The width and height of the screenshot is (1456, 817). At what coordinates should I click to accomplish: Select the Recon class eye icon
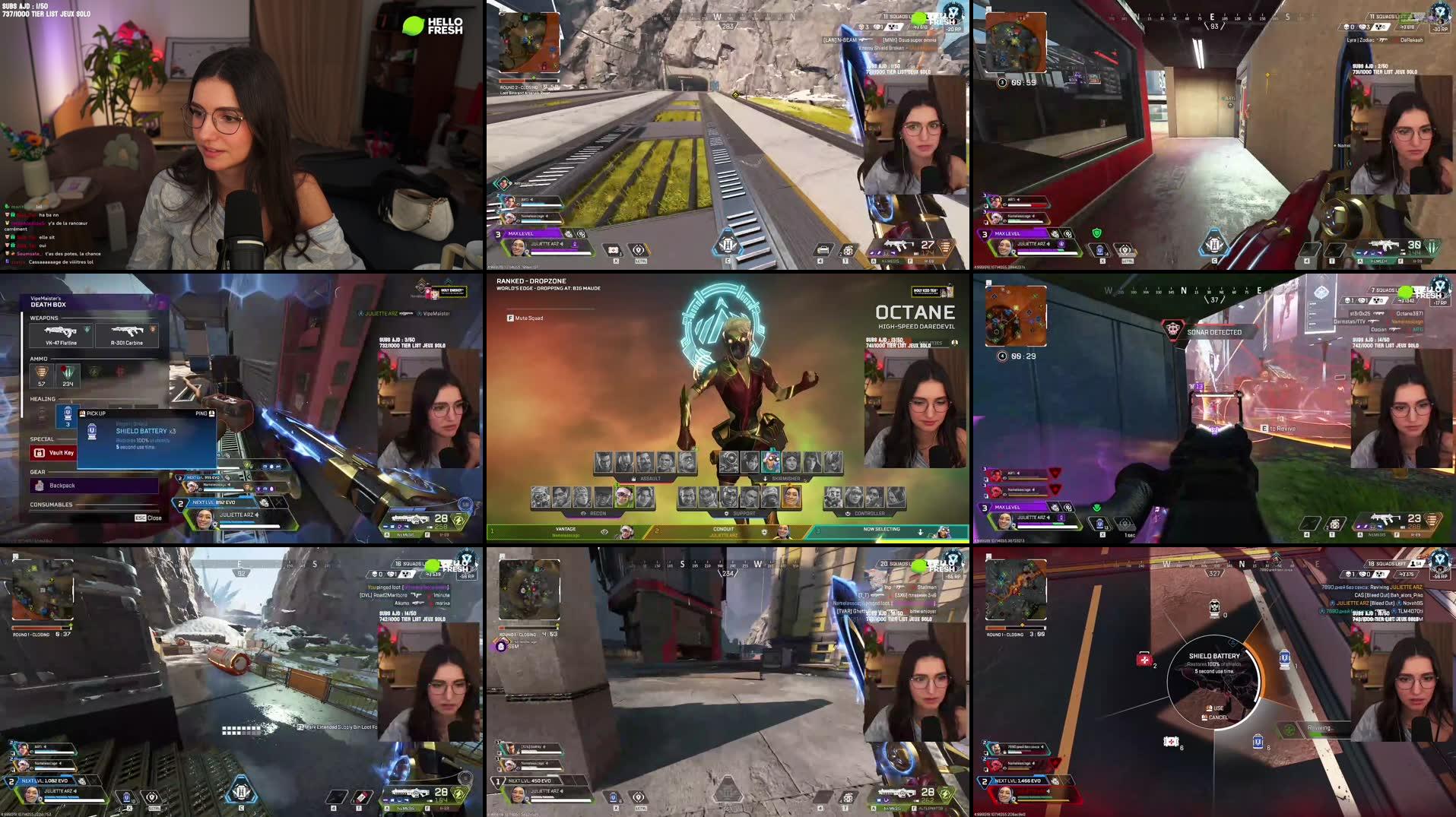click(x=582, y=514)
